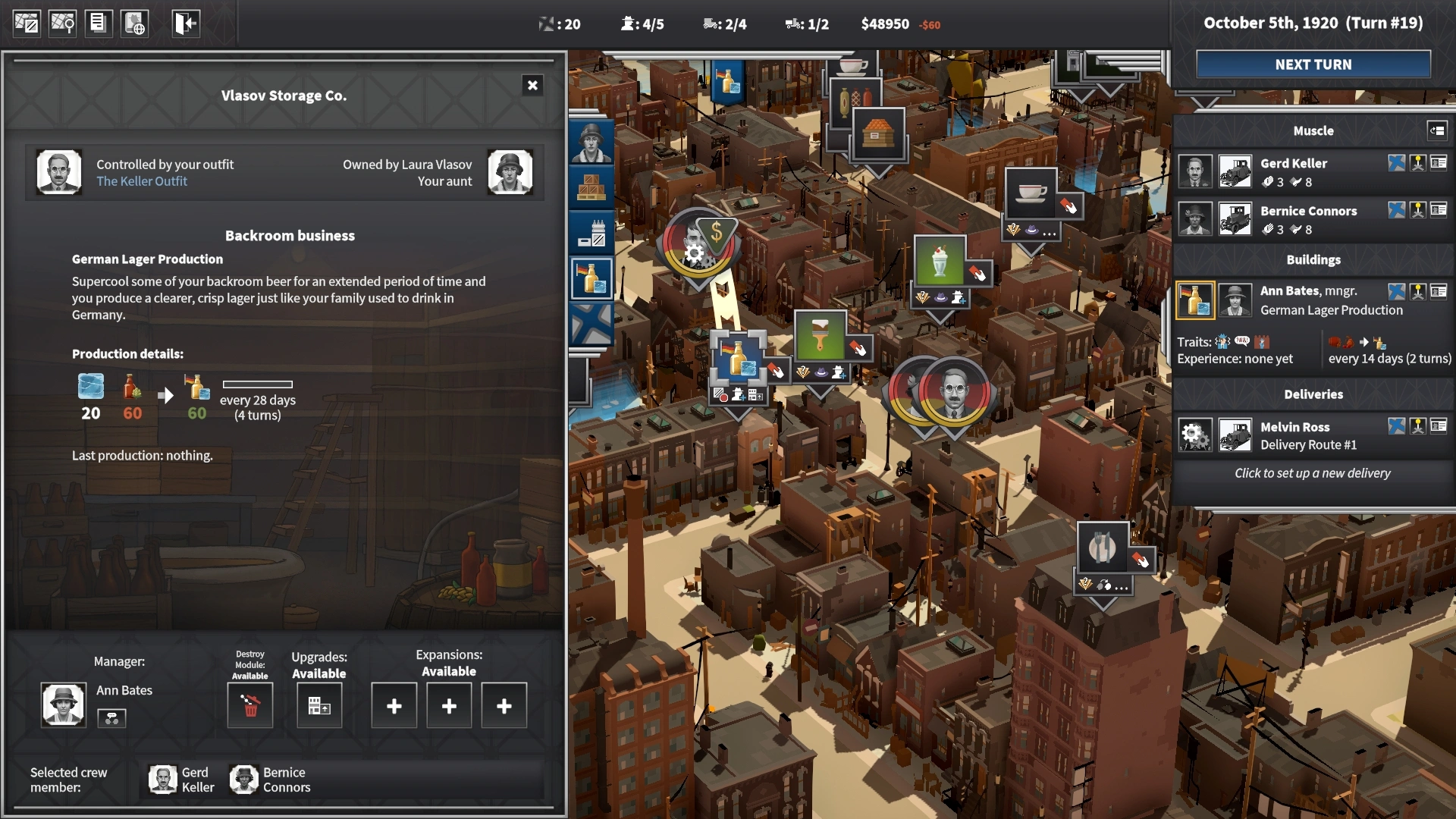This screenshot has height=819, width=1456.
Task: Open the documents log icon
Action: coord(98,24)
